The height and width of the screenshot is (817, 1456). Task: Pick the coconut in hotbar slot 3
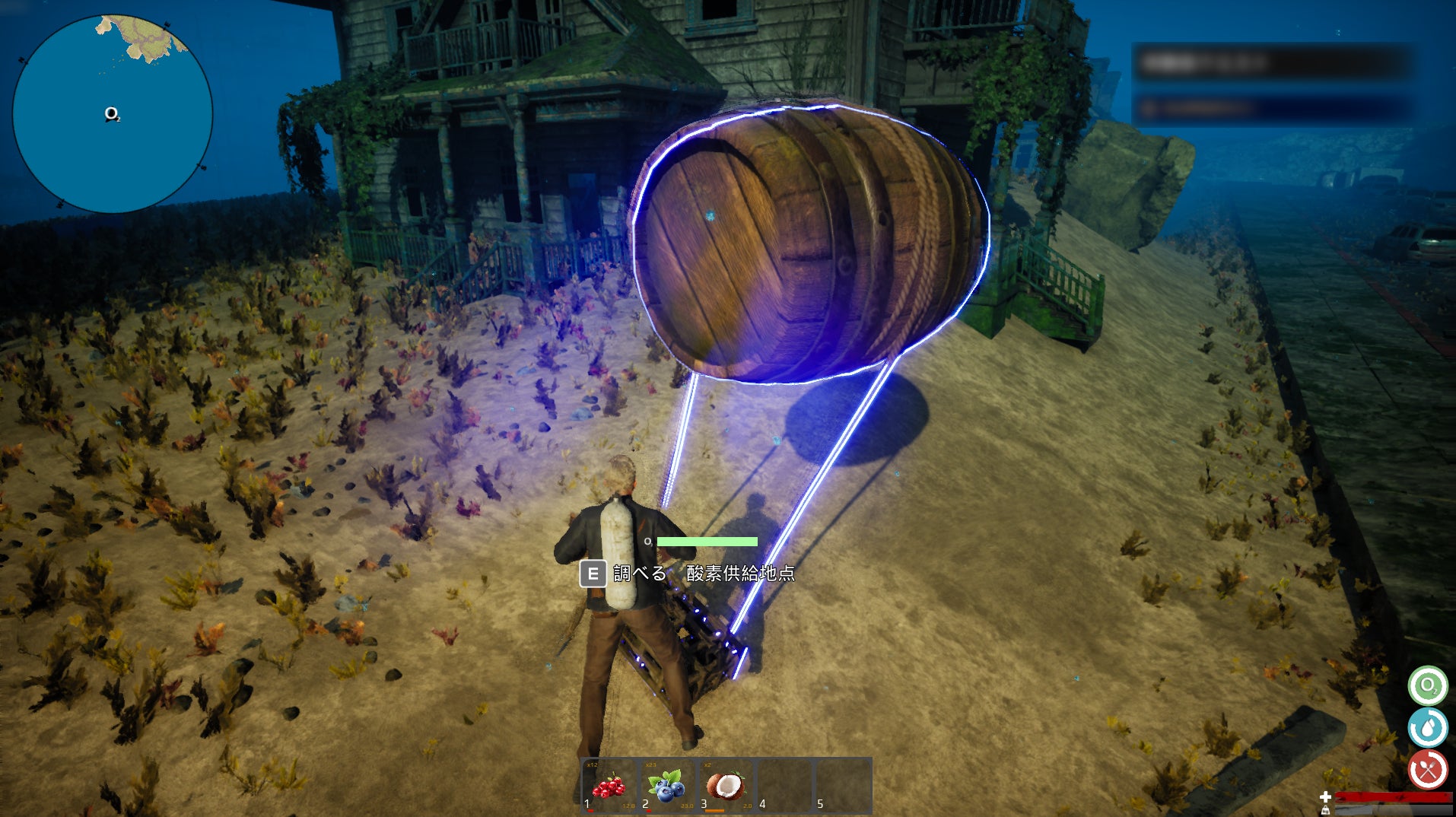[725, 786]
